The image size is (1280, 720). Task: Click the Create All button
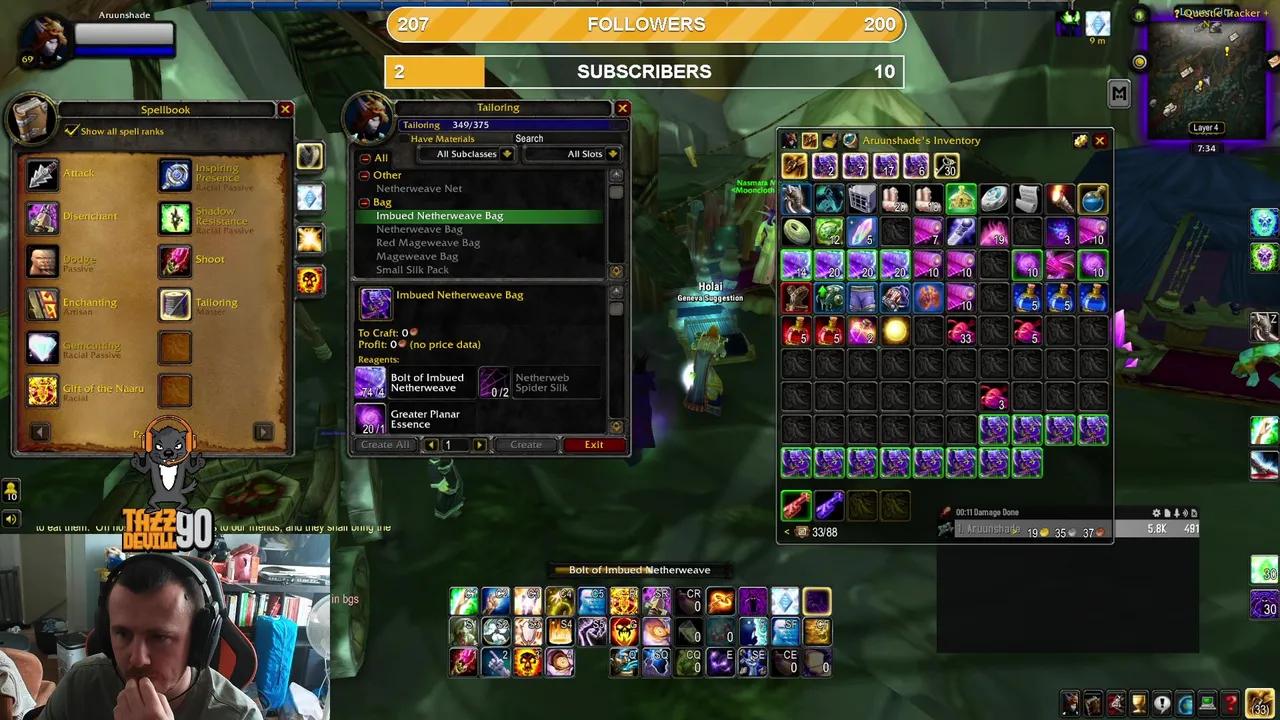point(385,444)
